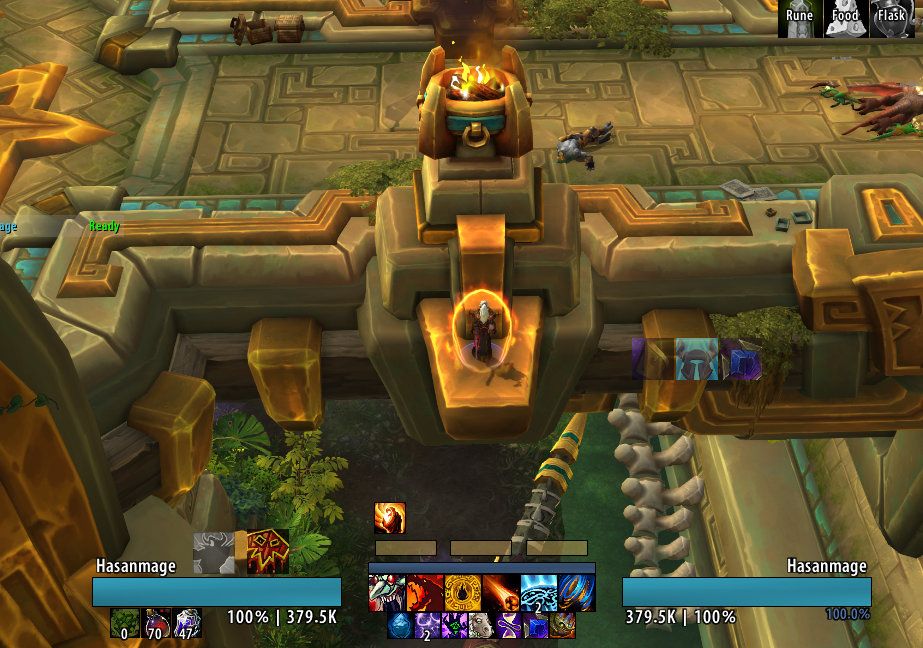Cast the Polymorph sheep spell
The image size is (923, 648).
(x=482, y=626)
